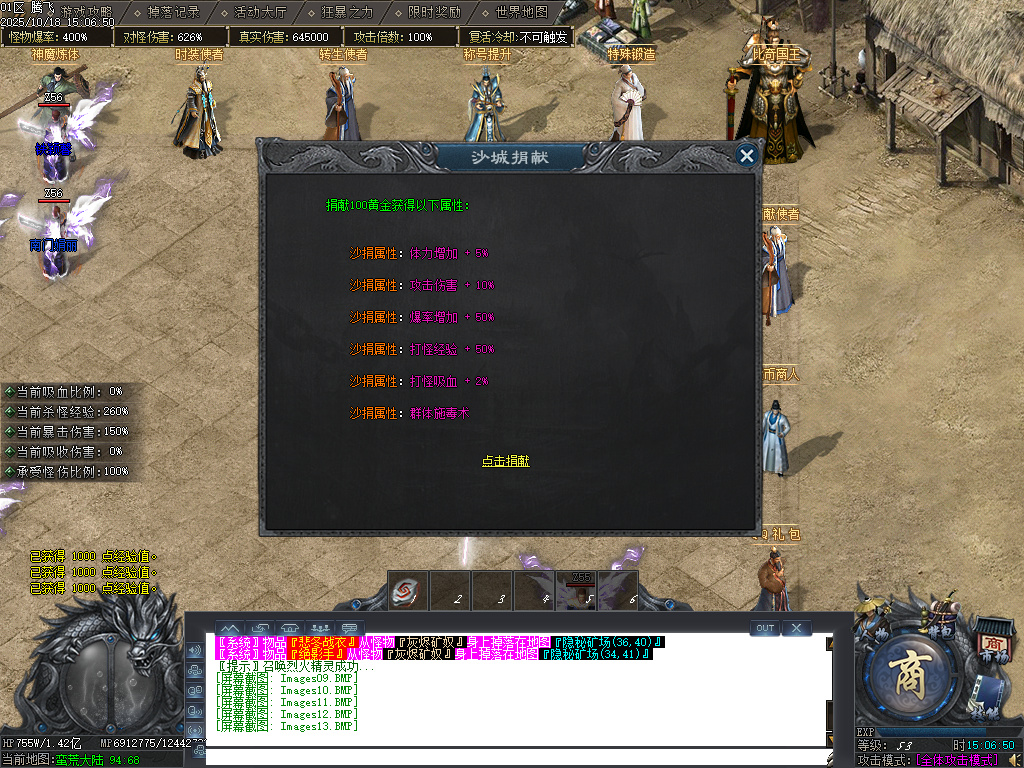
Task: Click the 点击捐献 donate link
Action: pos(505,461)
